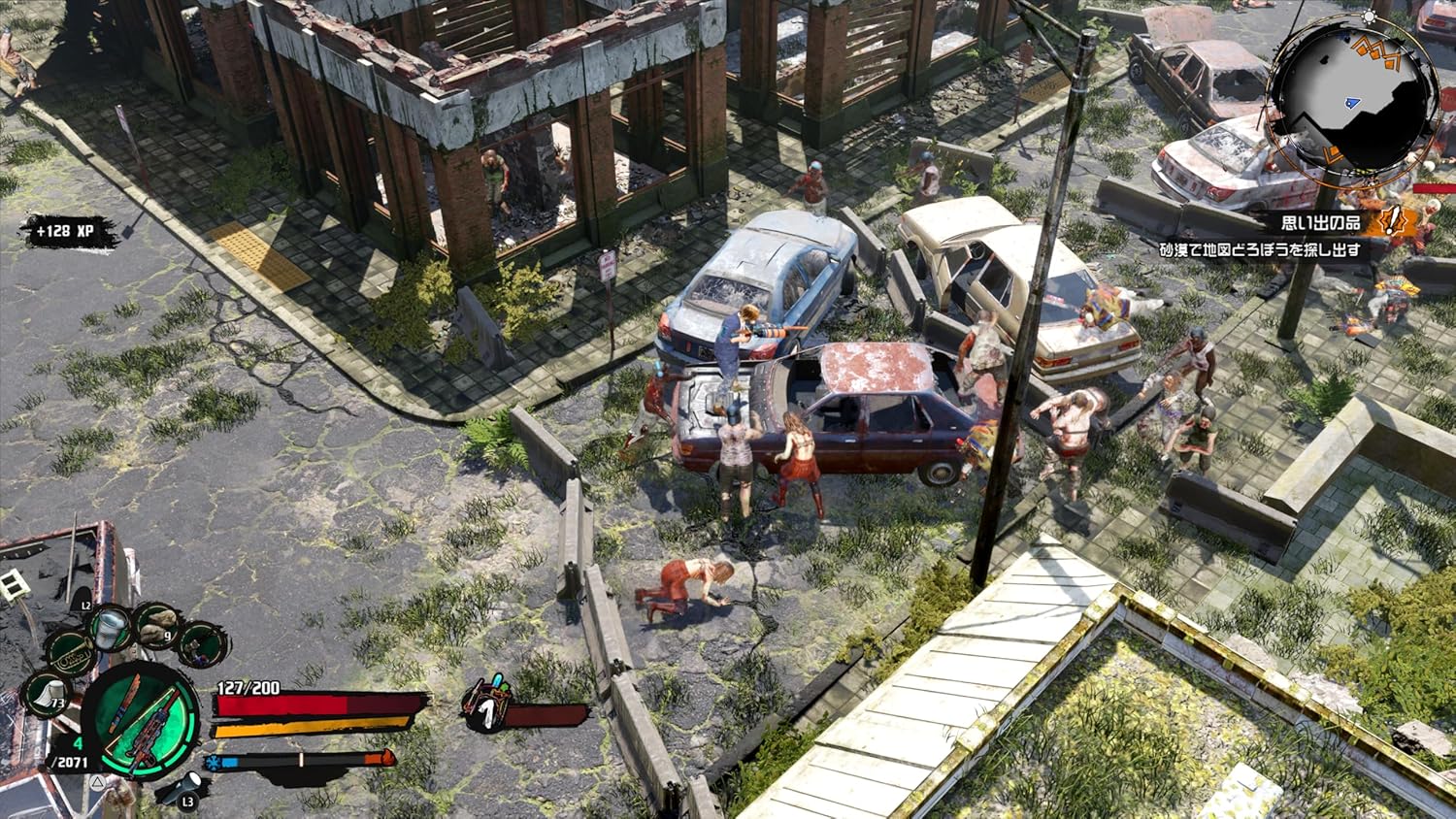Open the circular minimap
1456x819 pixels.
(x=1353, y=95)
